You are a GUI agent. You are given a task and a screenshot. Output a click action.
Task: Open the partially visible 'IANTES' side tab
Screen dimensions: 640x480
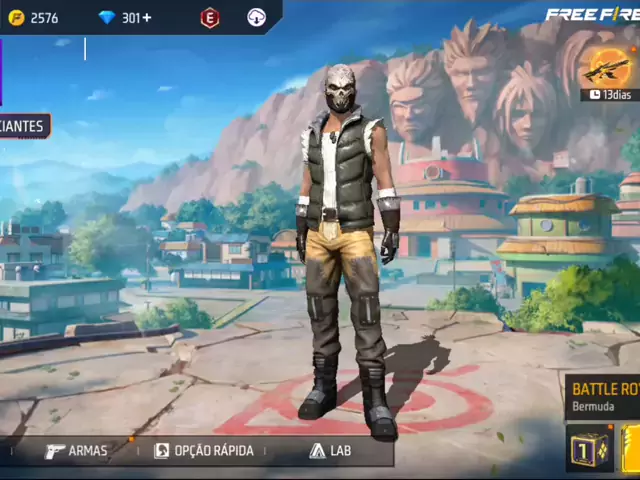pos(24,127)
